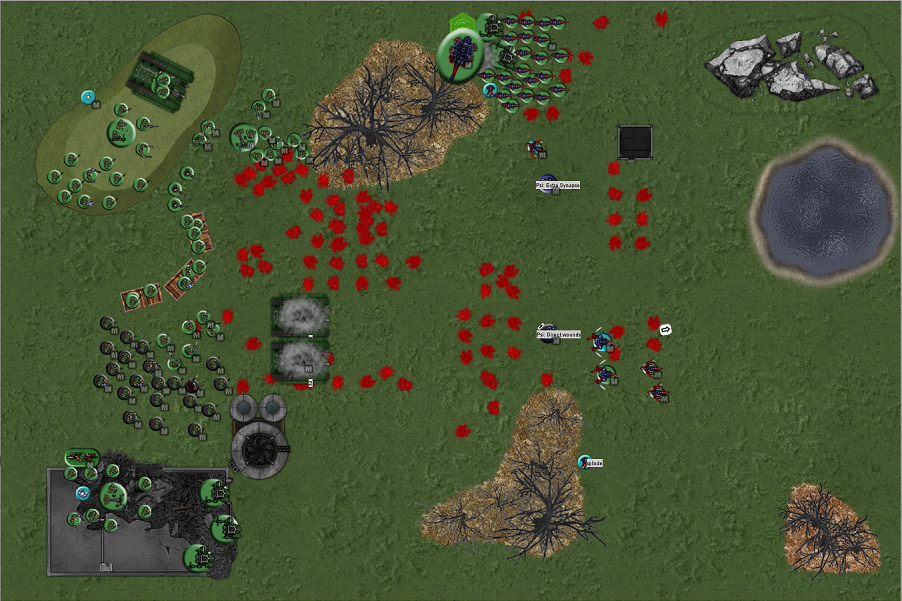This screenshot has width=902, height=601.
Task: Click the bright green hexagon marker
Action: [461, 20]
